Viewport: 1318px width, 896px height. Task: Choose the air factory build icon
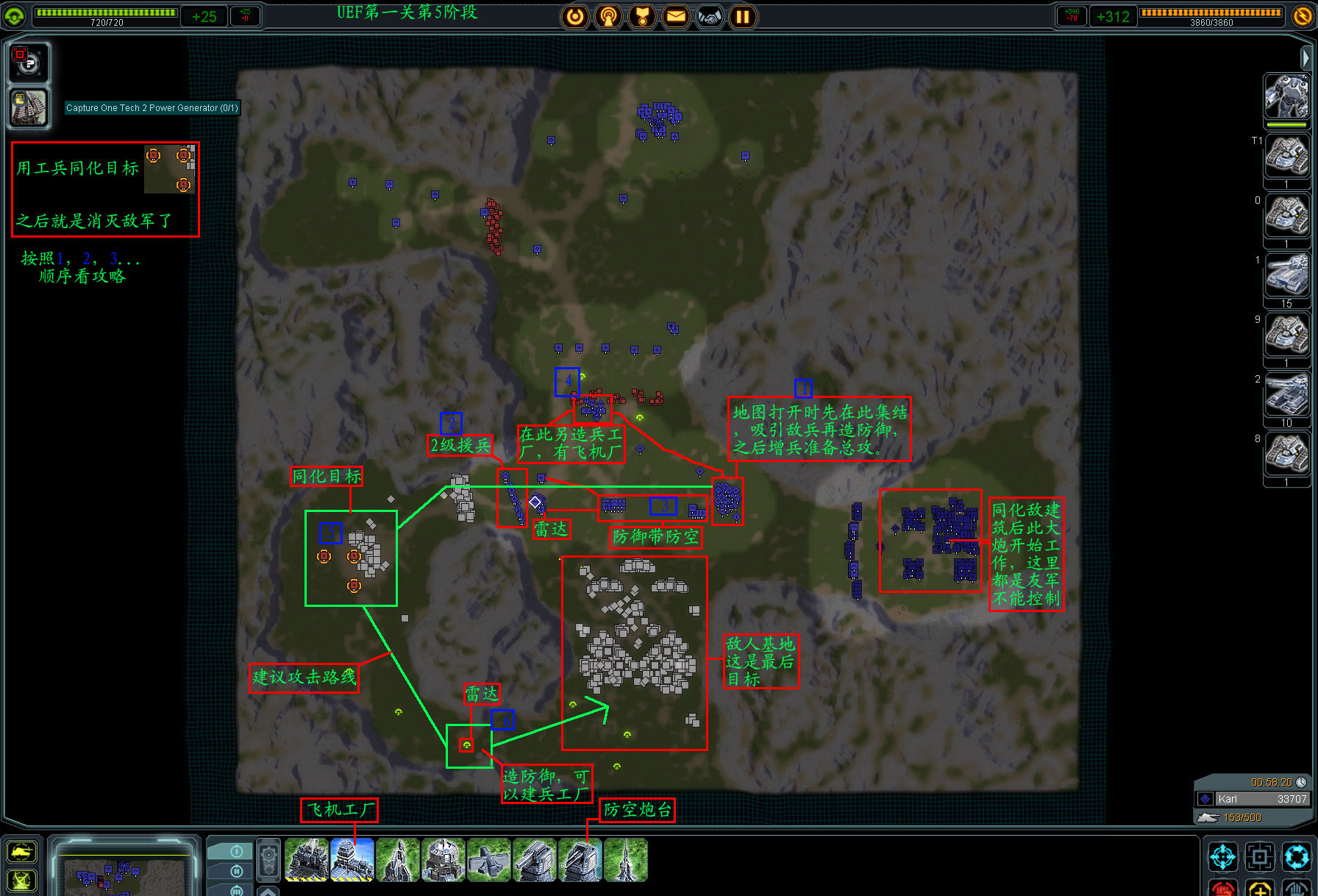(x=352, y=859)
